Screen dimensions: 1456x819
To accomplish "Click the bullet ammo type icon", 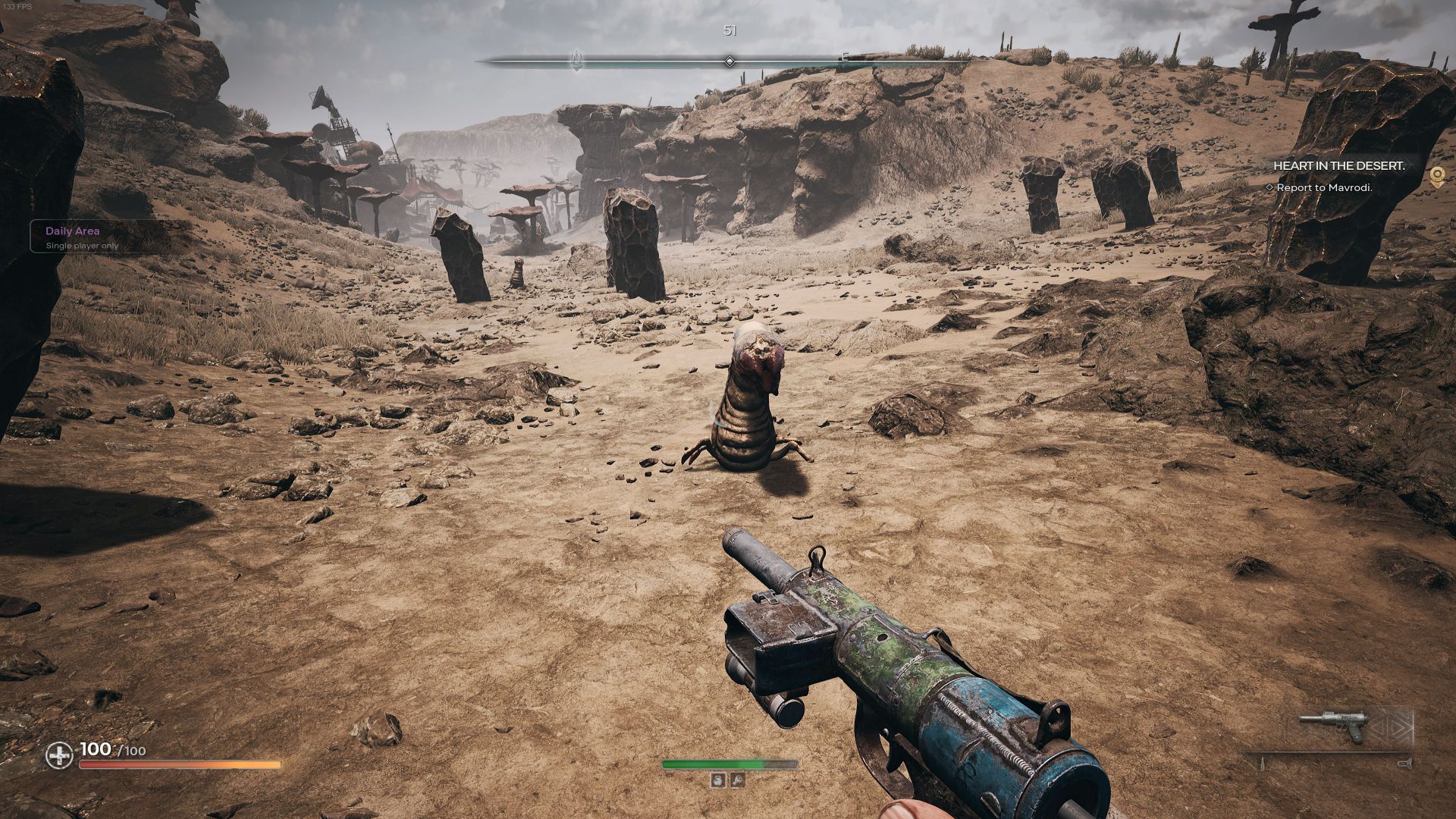I will click(1263, 764).
